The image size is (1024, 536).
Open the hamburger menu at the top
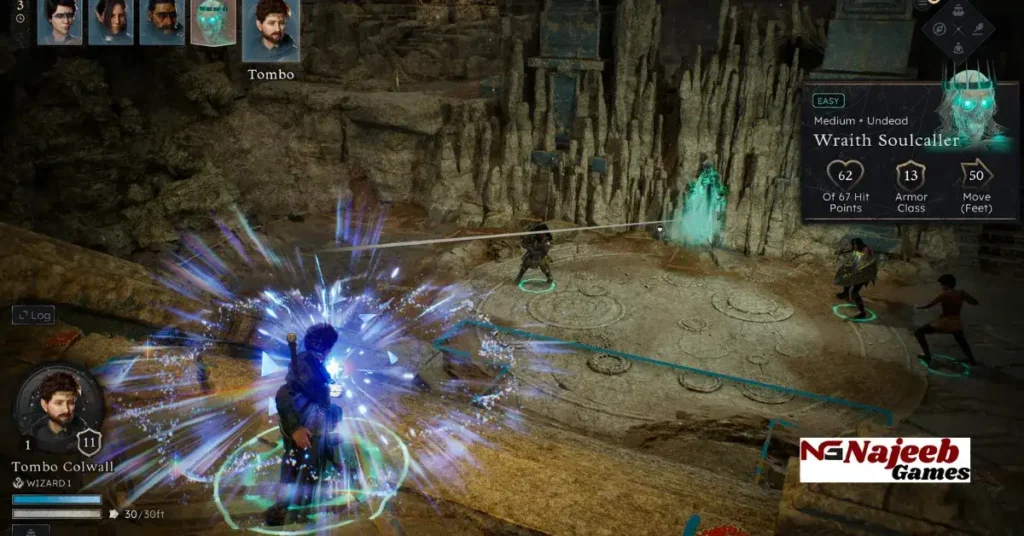pyautogui.click(x=921, y=4)
